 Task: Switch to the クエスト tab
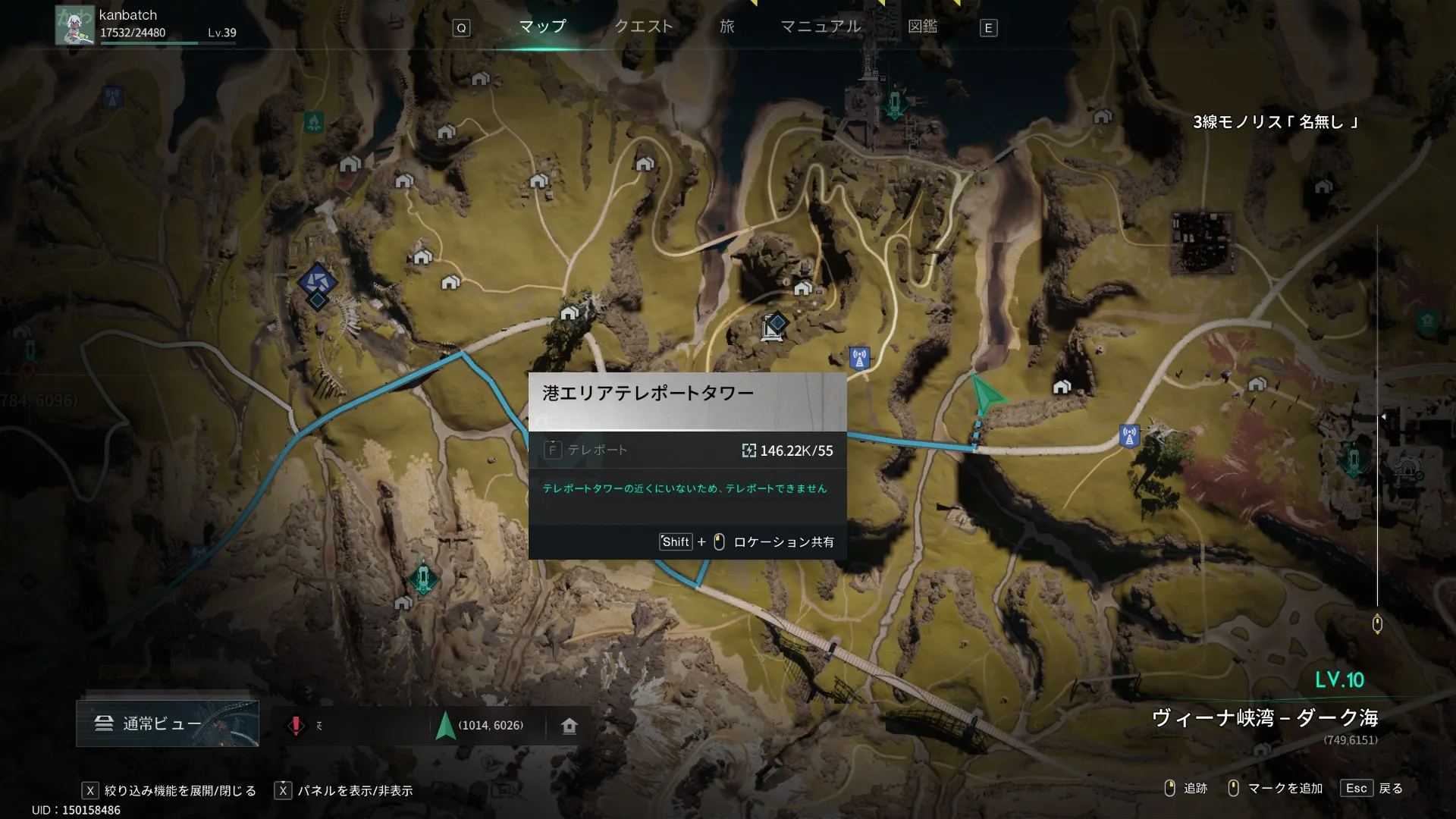[643, 27]
